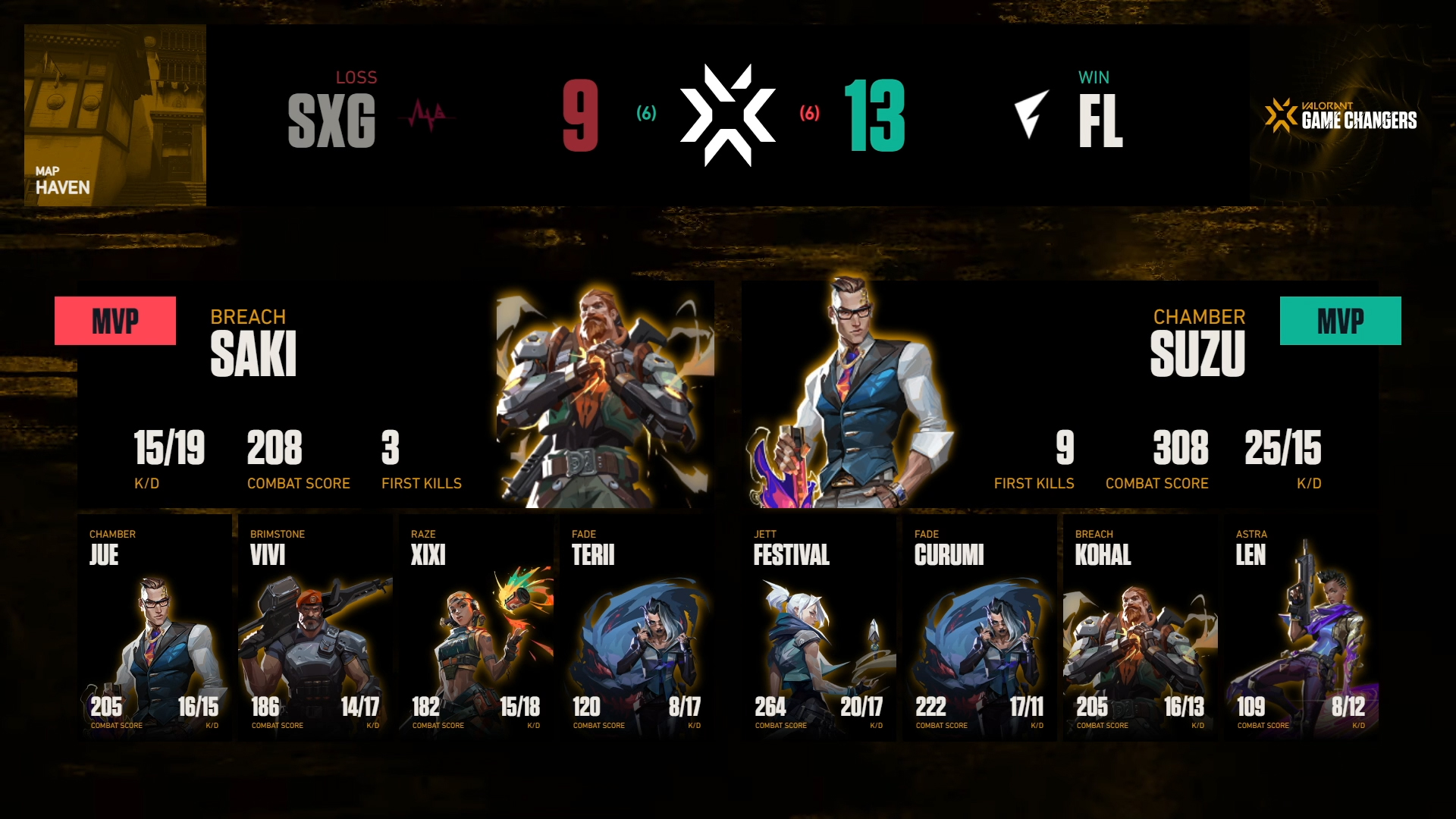Select JUE's Chamber player card
The height and width of the screenshot is (819, 1456).
coord(155,626)
